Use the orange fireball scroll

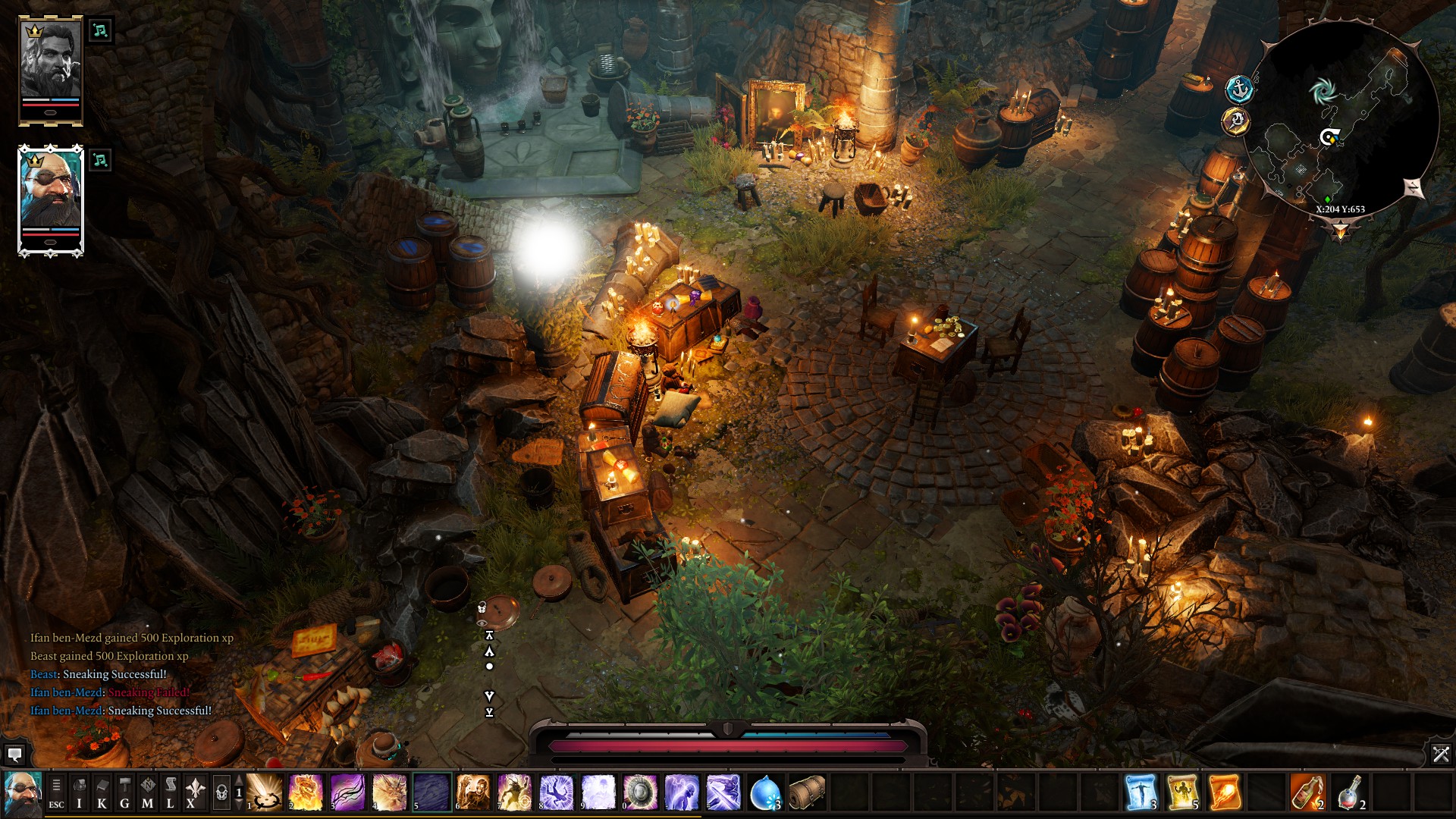1224,793
